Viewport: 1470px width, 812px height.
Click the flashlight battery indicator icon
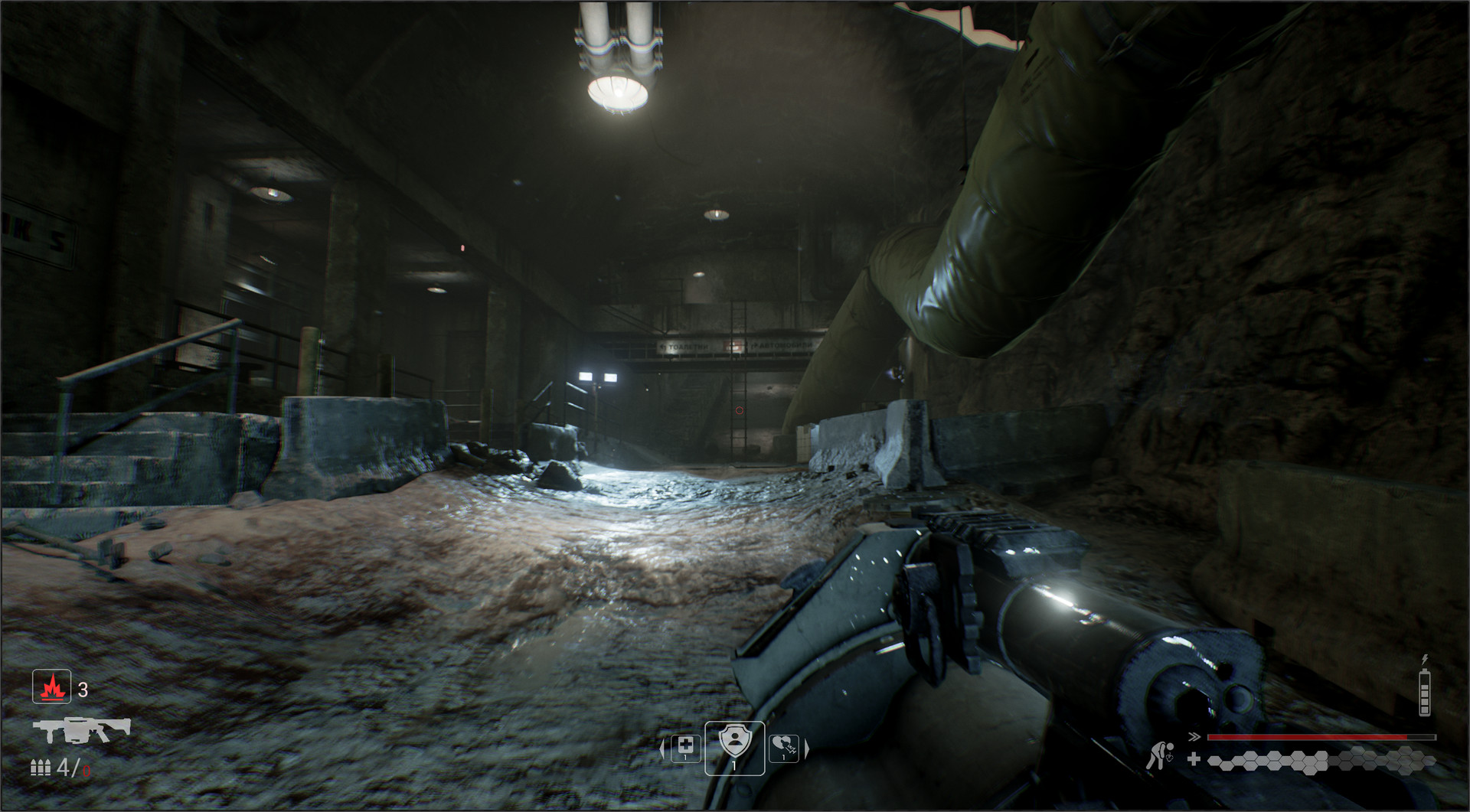pyautogui.click(x=1425, y=691)
